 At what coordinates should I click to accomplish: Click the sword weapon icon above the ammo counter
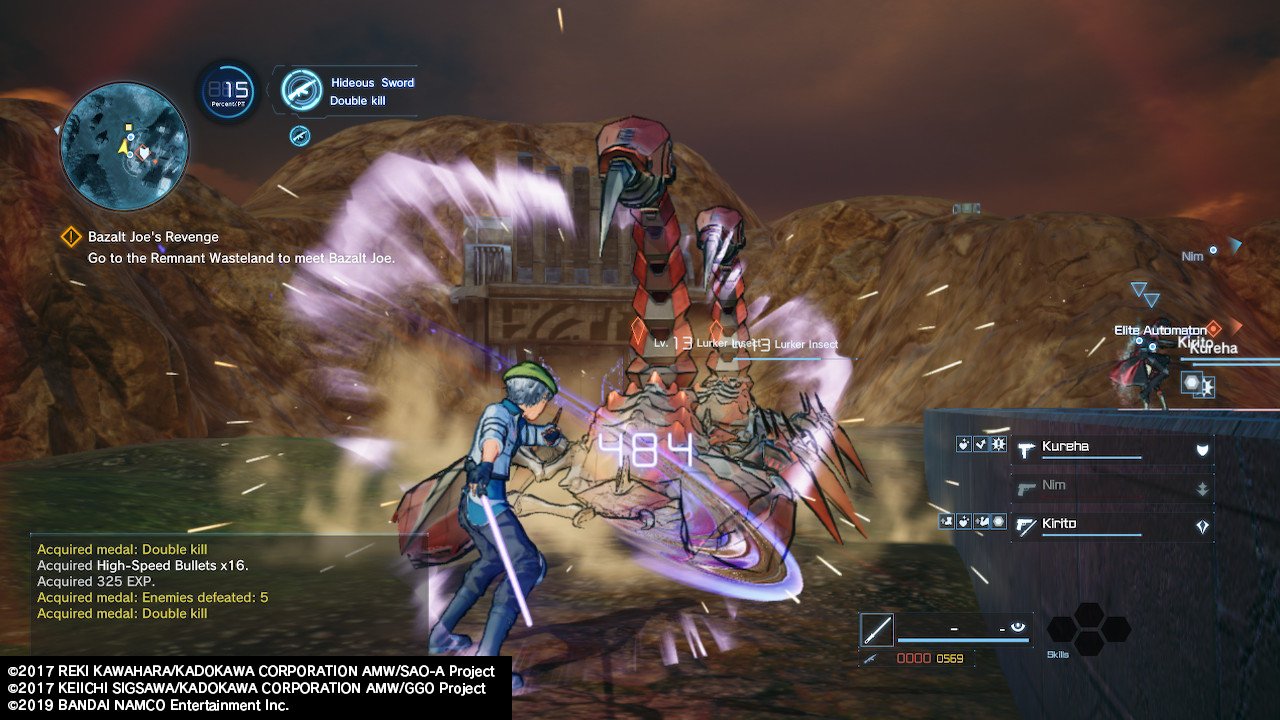click(x=878, y=629)
